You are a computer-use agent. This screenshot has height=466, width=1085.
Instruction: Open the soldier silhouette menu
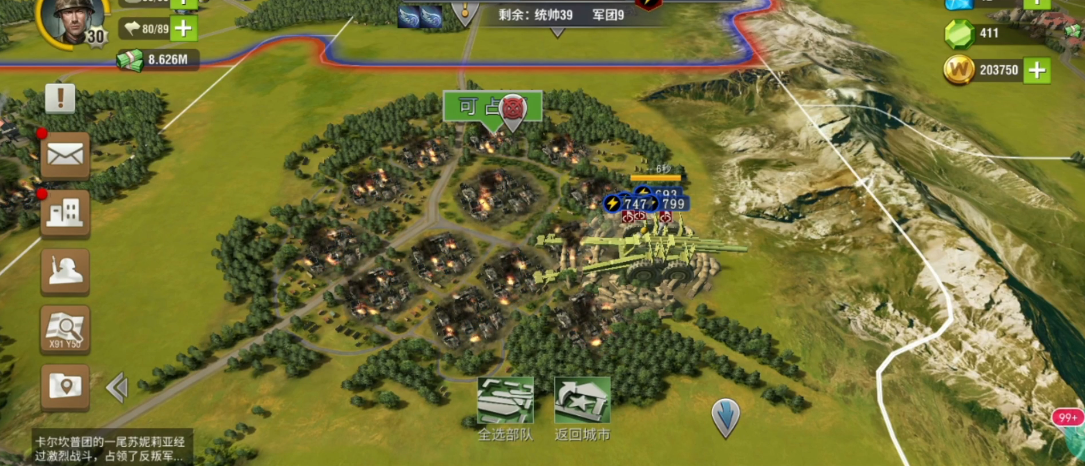[65, 271]
